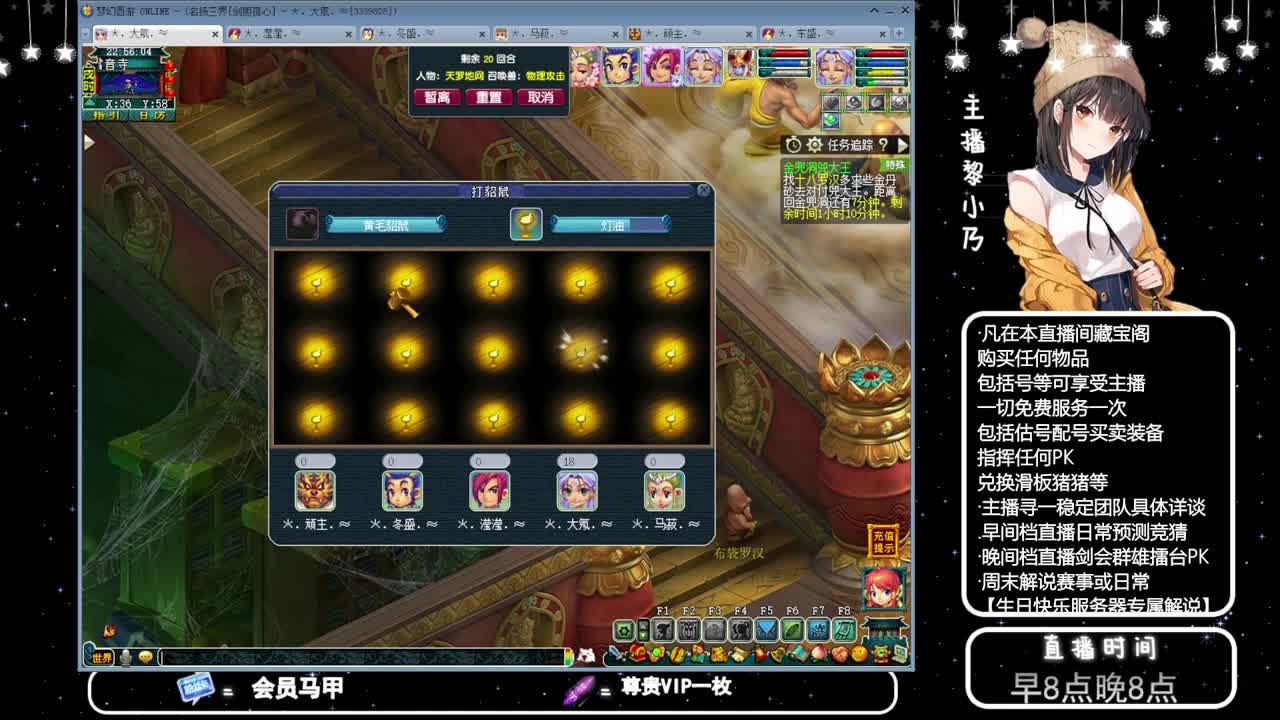Click the 取消 button to cancel

[x=540, y=97]
